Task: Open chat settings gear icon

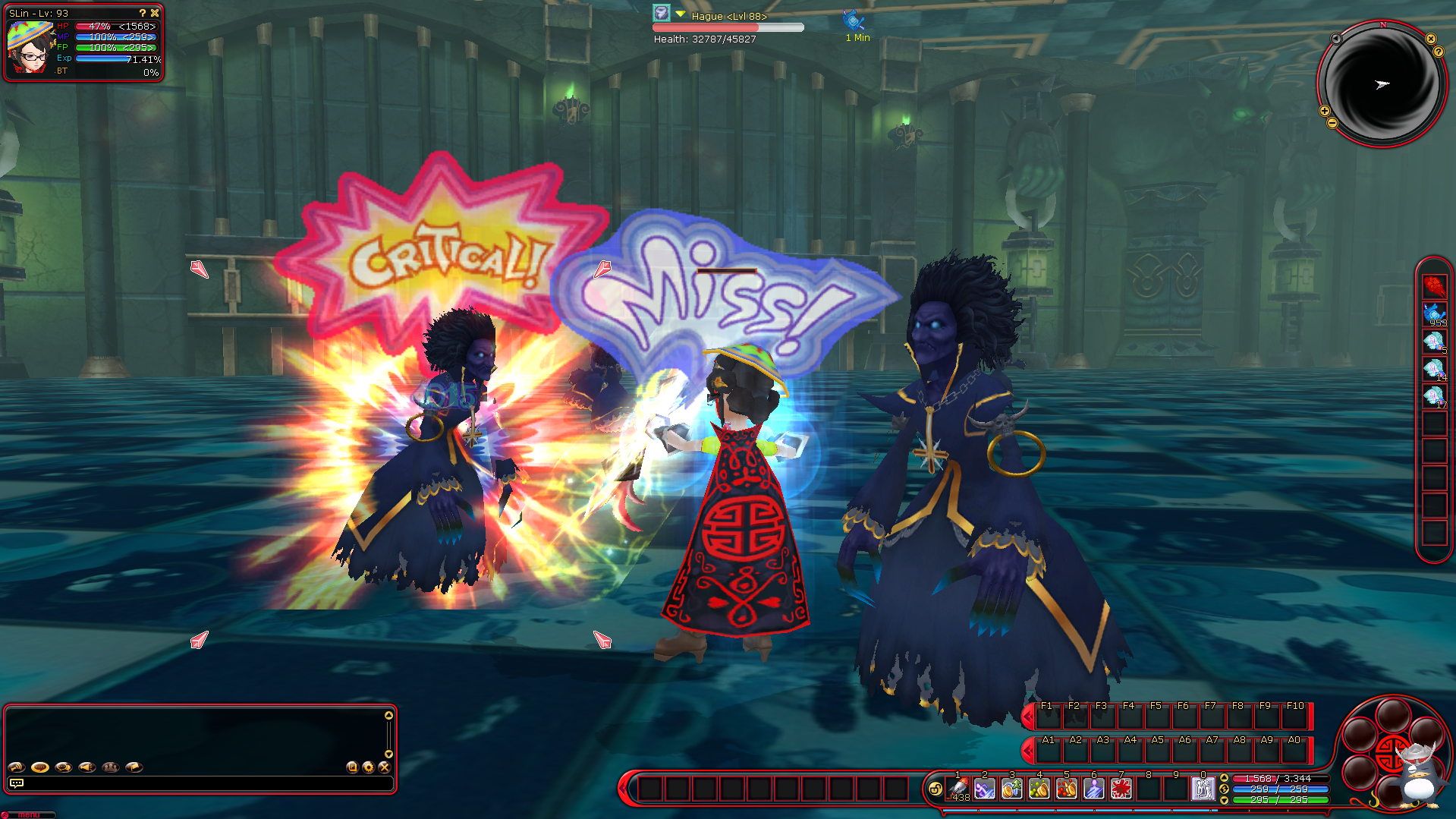Action: click(x=368, y=767)
